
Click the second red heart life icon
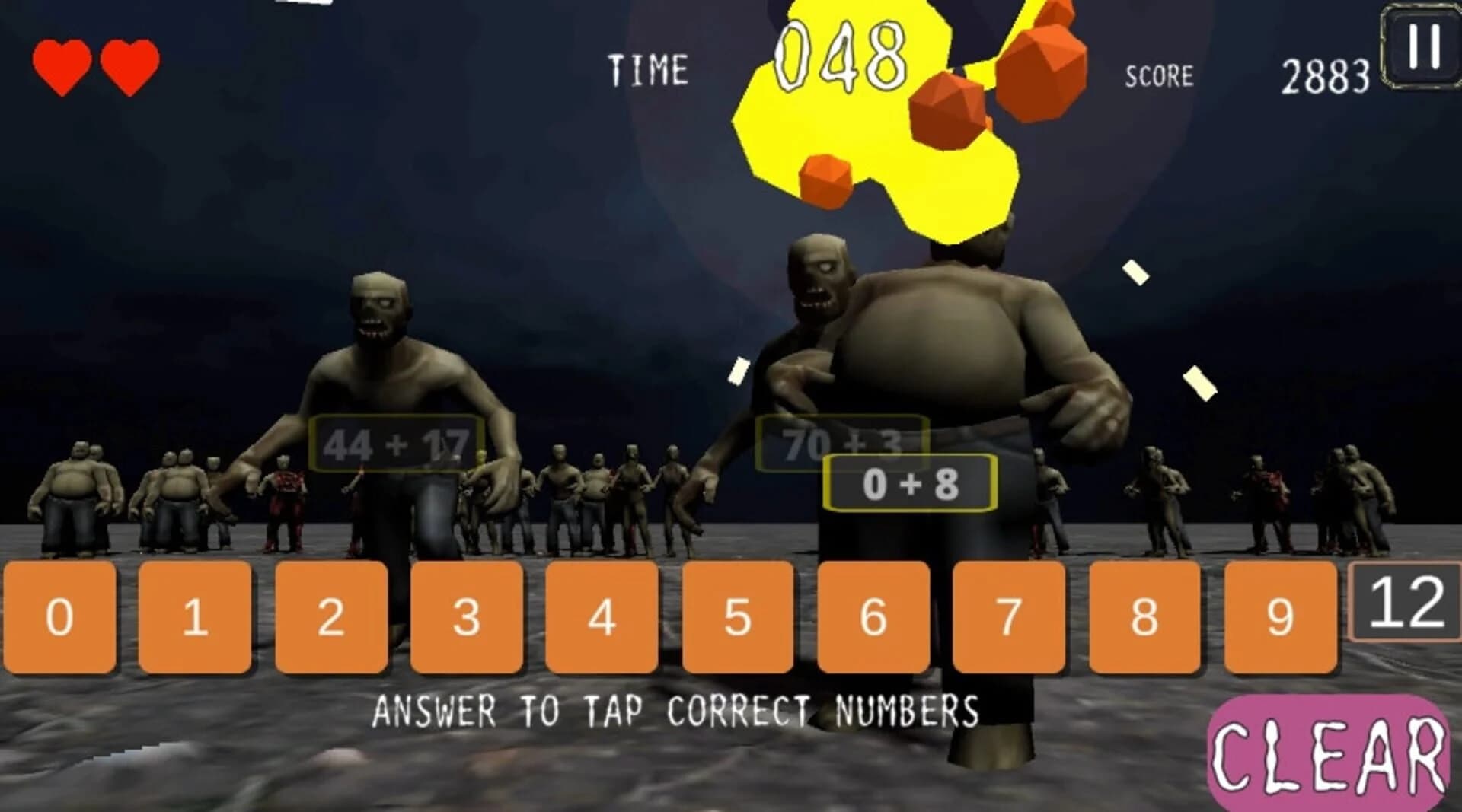pos(129,61)
